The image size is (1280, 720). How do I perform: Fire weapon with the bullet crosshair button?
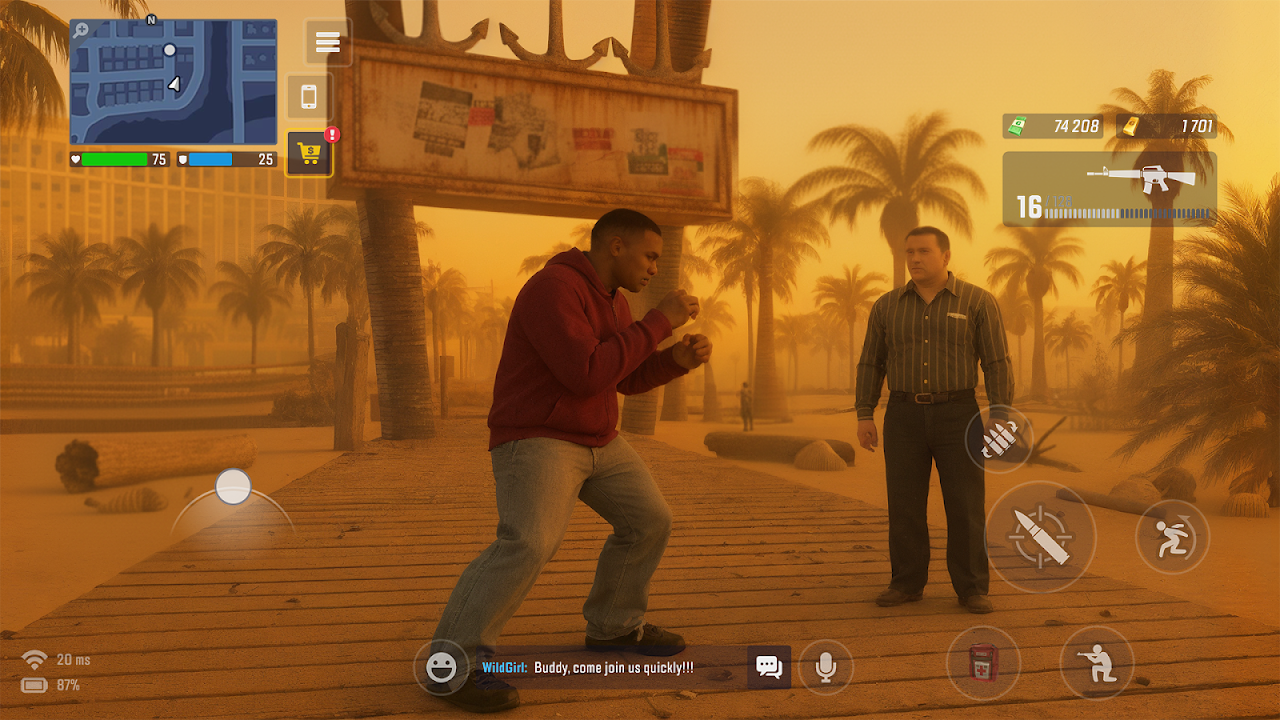click(1040, 537)
